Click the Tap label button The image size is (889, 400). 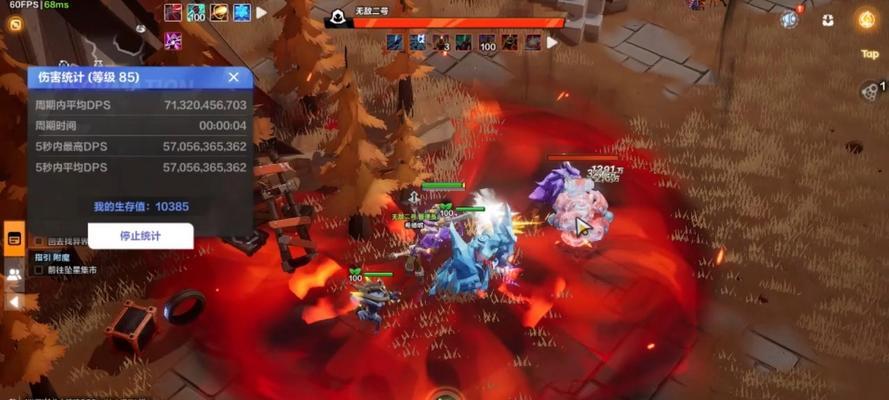pyautogui.click(x=868, y=54)
